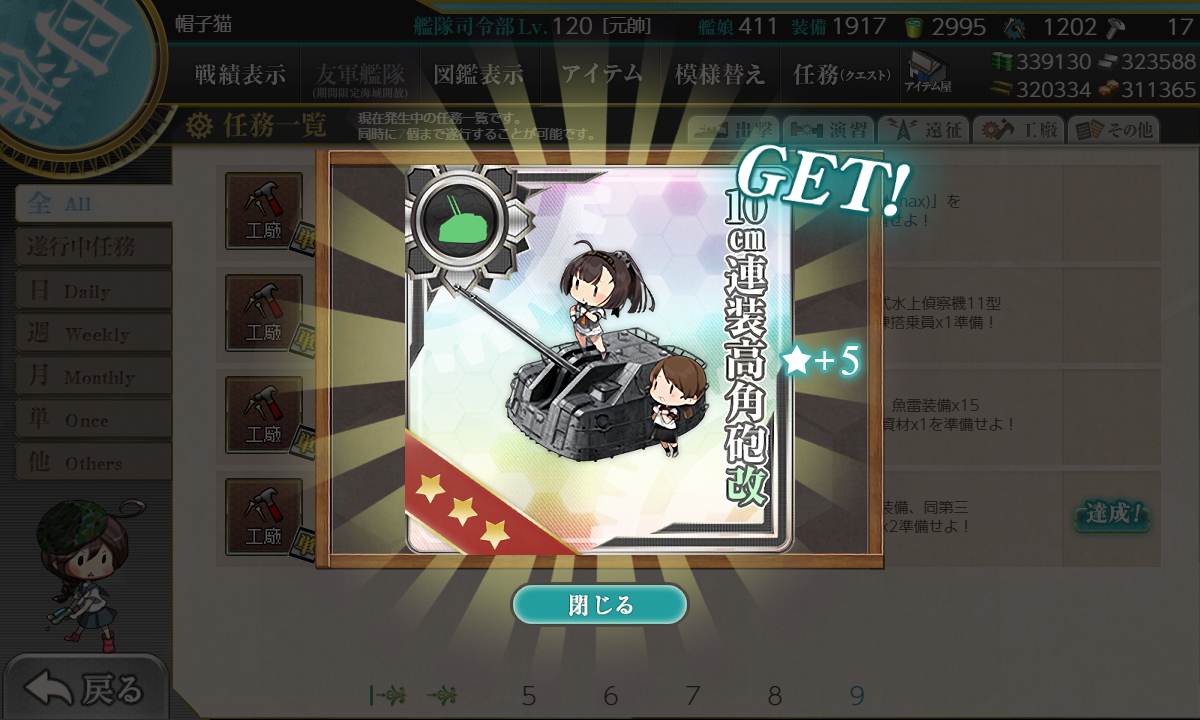Switch to the その他 other quest tab
Image resolution: width=1200 pixels, height=720 pixels.
(1115, 130)
